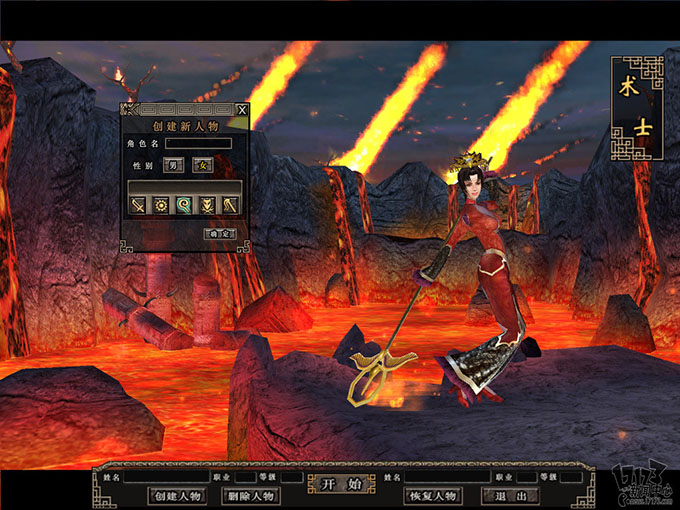Viewport: 680px width, 510px height.
Task: Click the 恢复人物 restore character button
Action: pyautogui.click(x=432, y=495)
